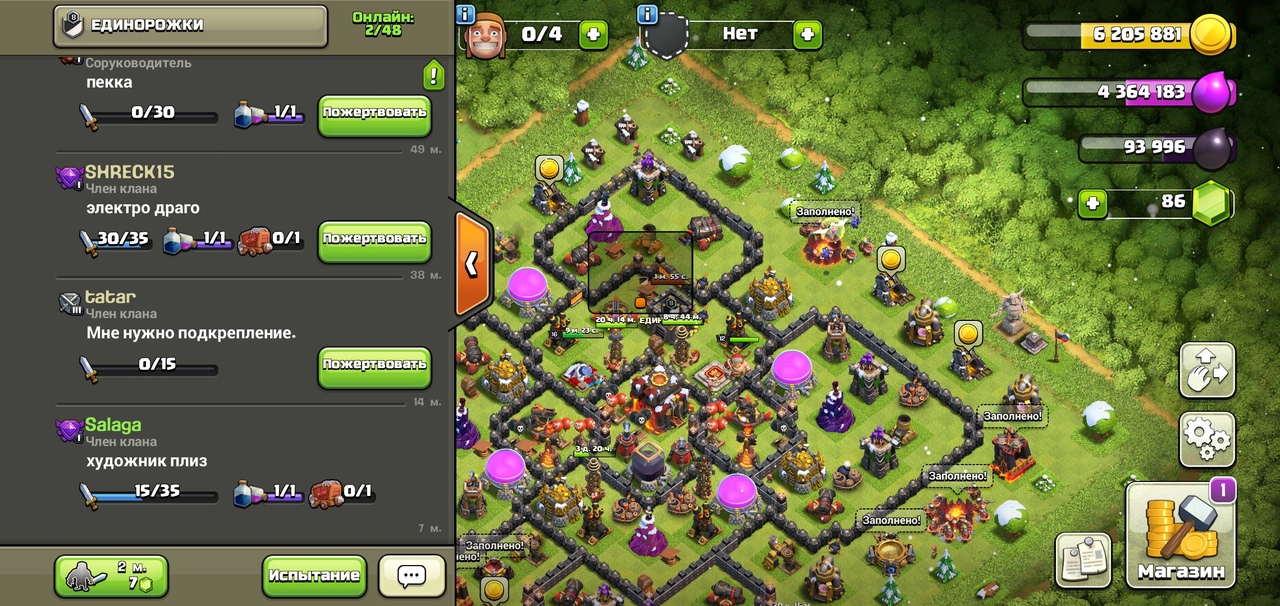Open the layout editor hand button
1280x606 pixels.
pyautogui.click(x=1207, y=371)
